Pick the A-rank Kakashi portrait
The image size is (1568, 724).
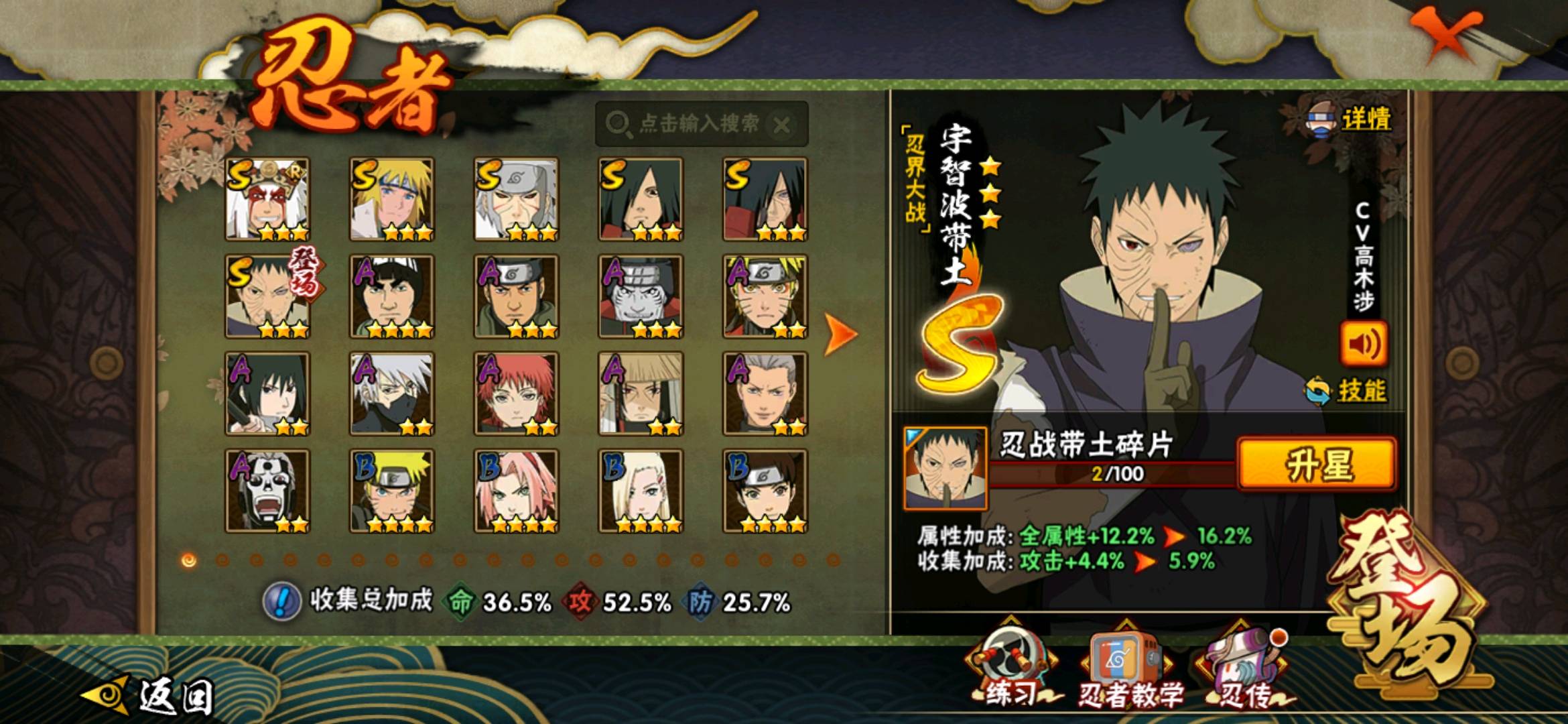pyautogui.click(x=392, y=394)
